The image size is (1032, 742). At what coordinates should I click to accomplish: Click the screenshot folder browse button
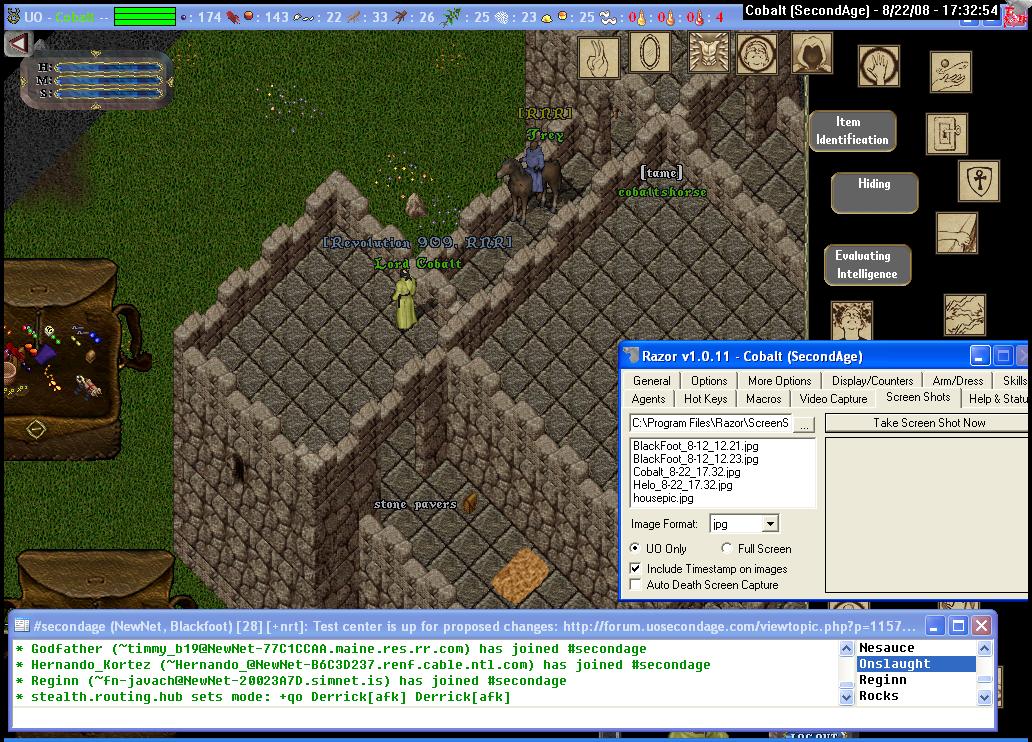[804, 424]
